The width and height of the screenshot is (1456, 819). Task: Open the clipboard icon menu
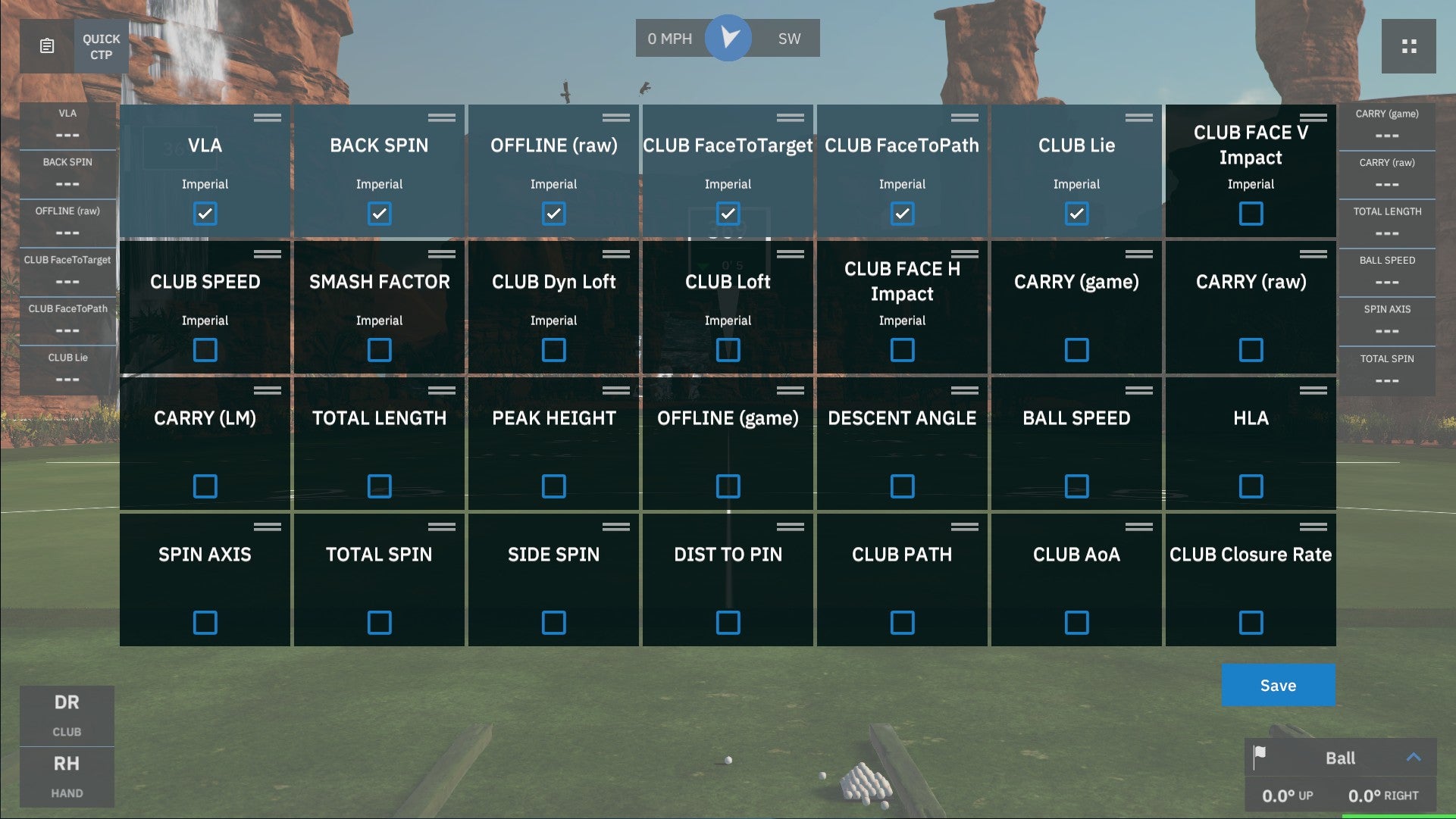47,47
